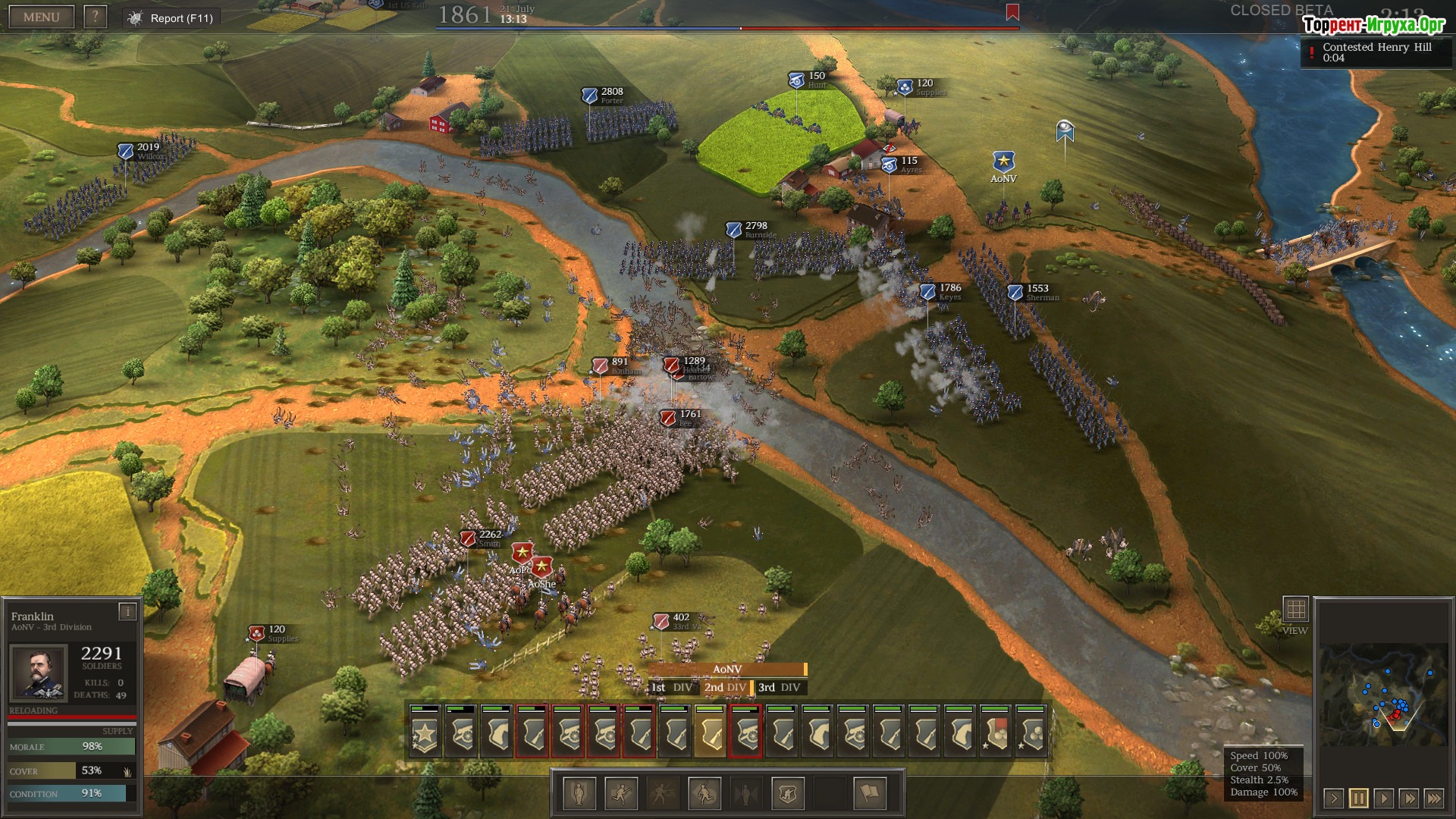Open the bug Report (F11) button
Viewport: 1456px width, 819px height.
172,18
